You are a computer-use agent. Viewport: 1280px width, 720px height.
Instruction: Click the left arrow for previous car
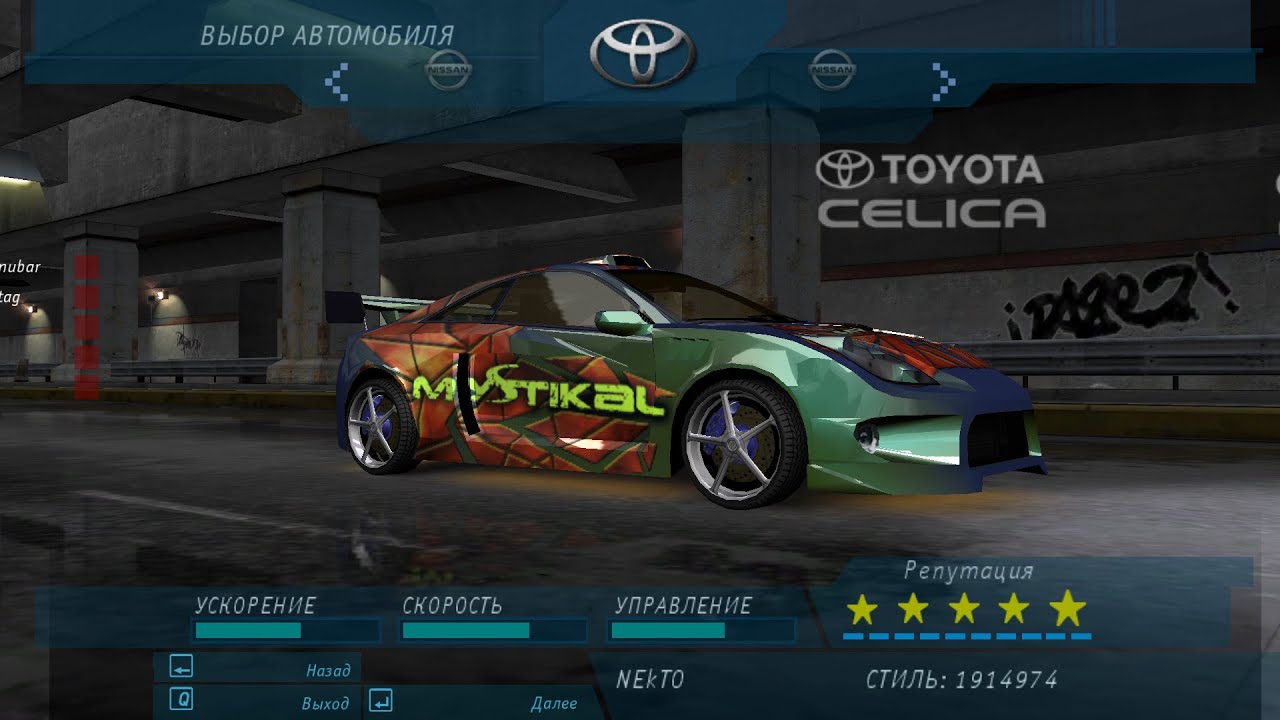point(337,81)
